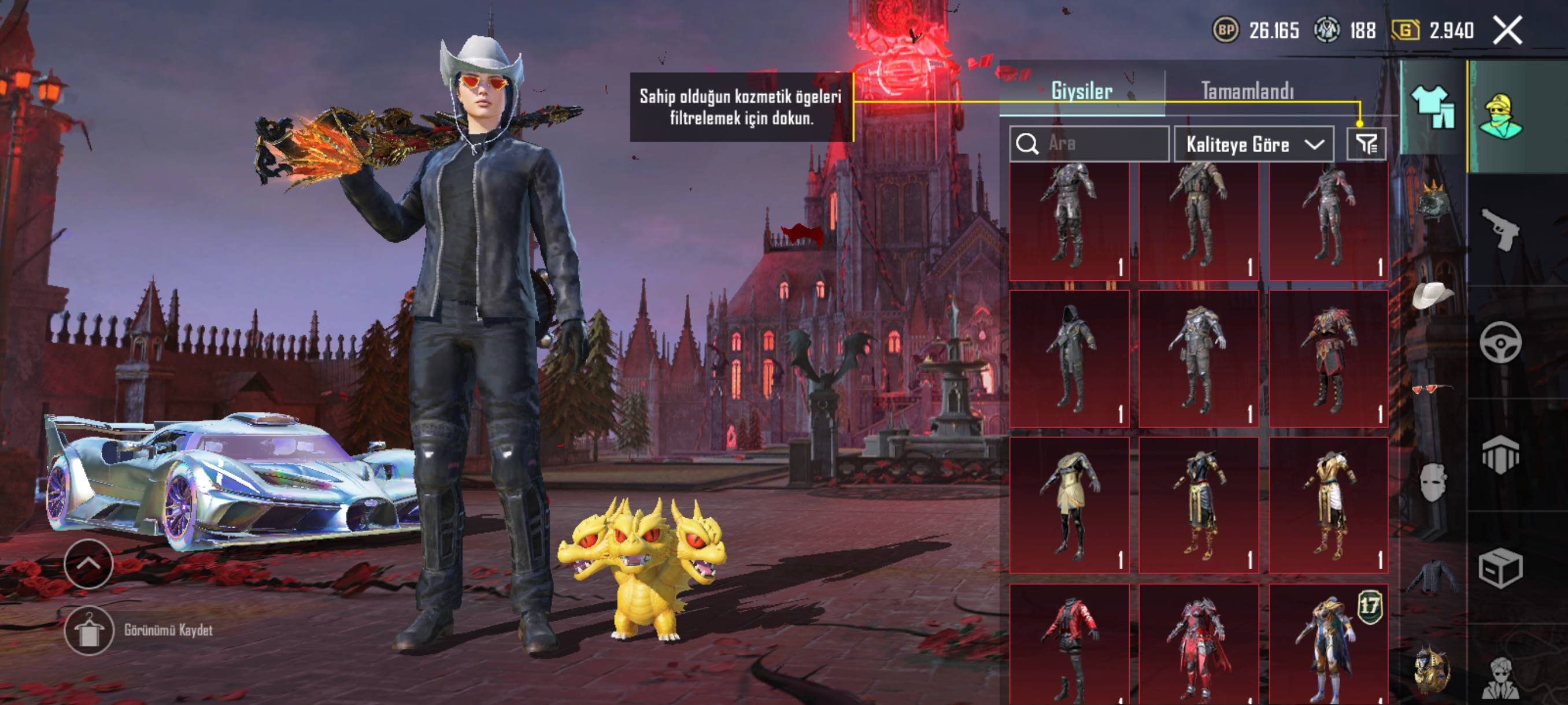
Task: Select the teal shirt clothing category
Action: 1433,107
